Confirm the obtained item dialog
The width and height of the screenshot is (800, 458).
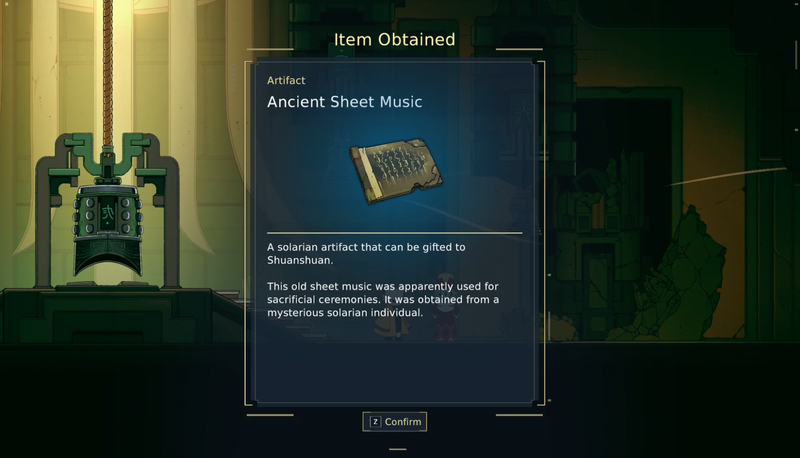(395, 422)
